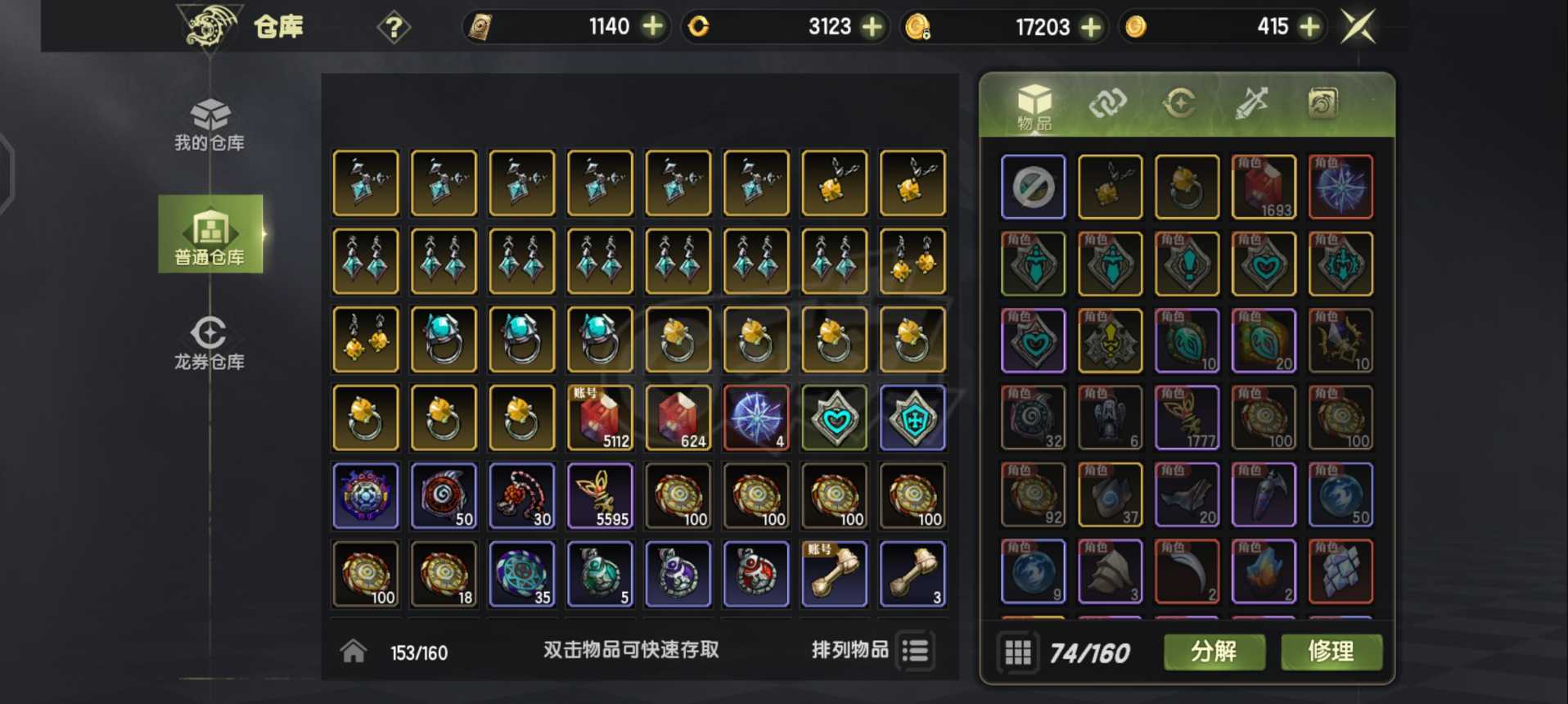Click the sort list icon beside 排列物品
Viewport: 1568px width, 704px height.
pyautogui.click(x=916, y=649)
